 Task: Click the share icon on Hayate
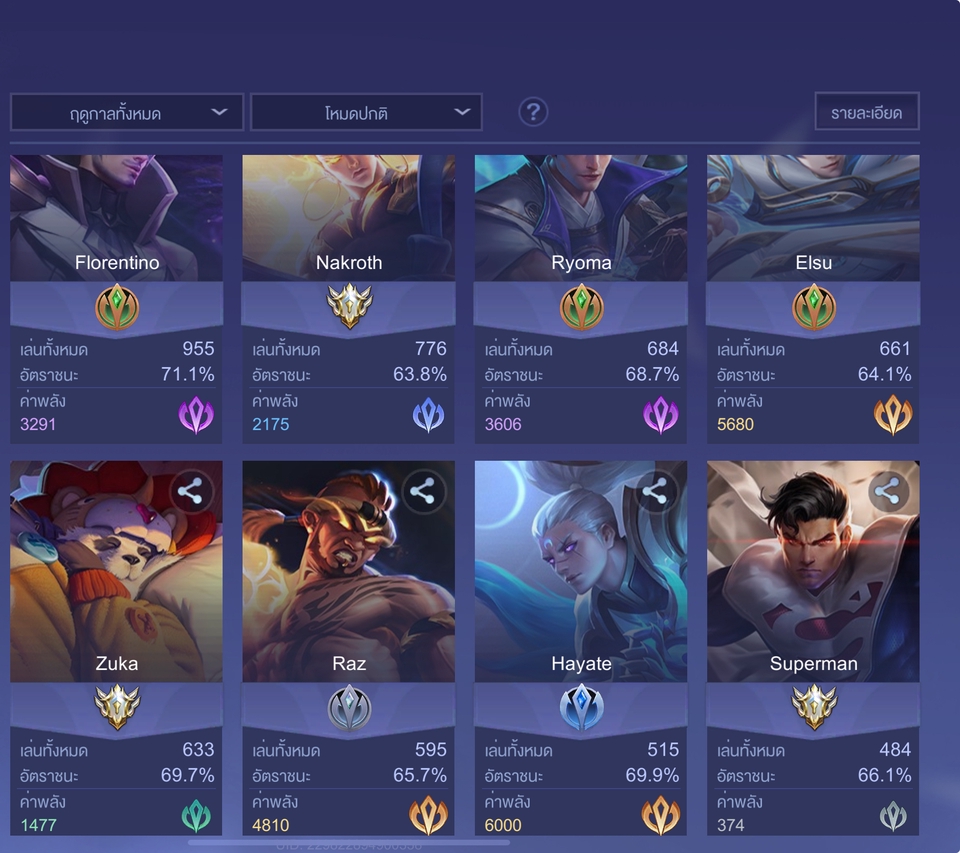(655, 491)
